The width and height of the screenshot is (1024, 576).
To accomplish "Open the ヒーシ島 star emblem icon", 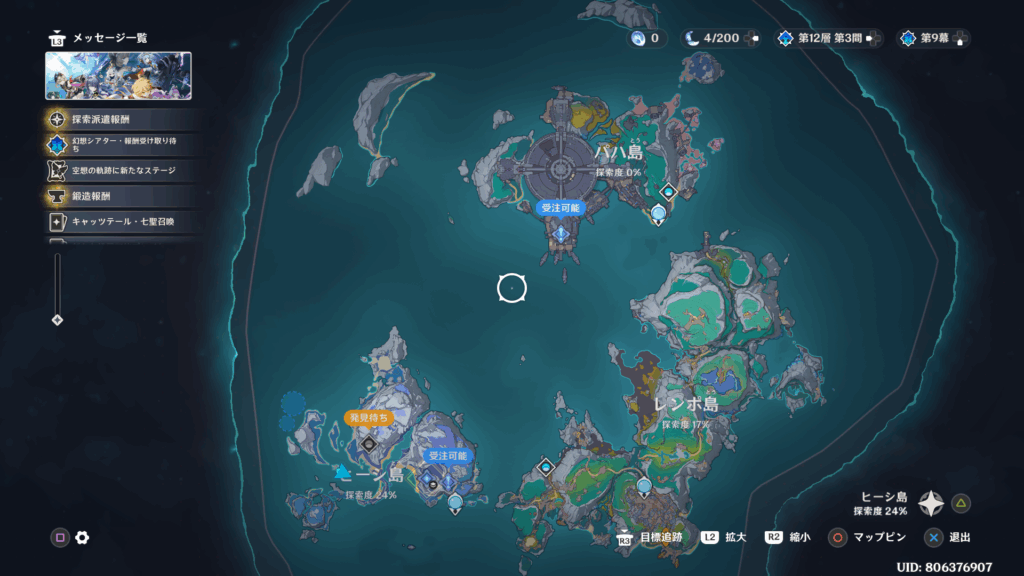I will [931, 503].
